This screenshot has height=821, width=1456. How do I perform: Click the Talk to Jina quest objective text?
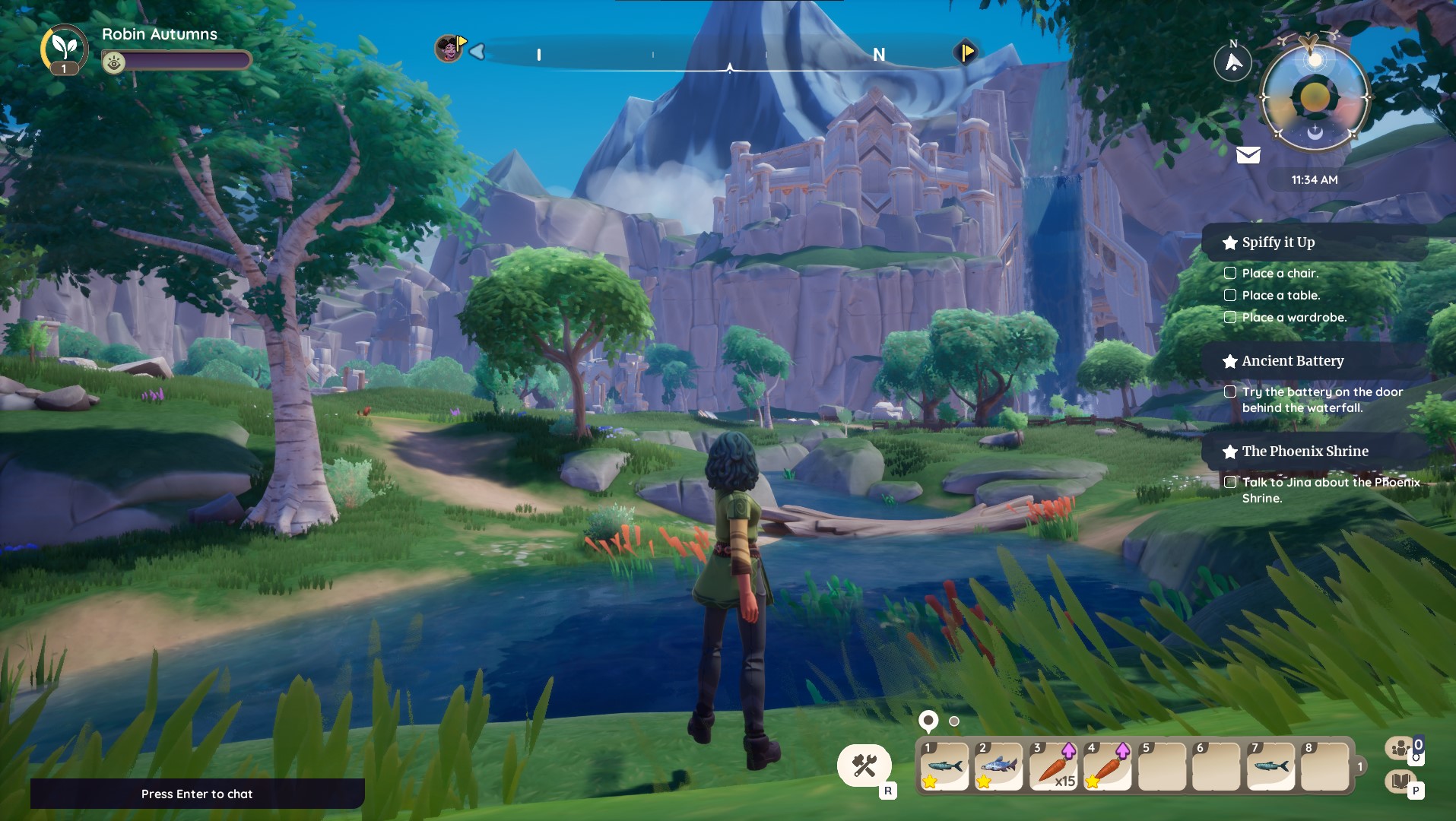click(1331, 490)
